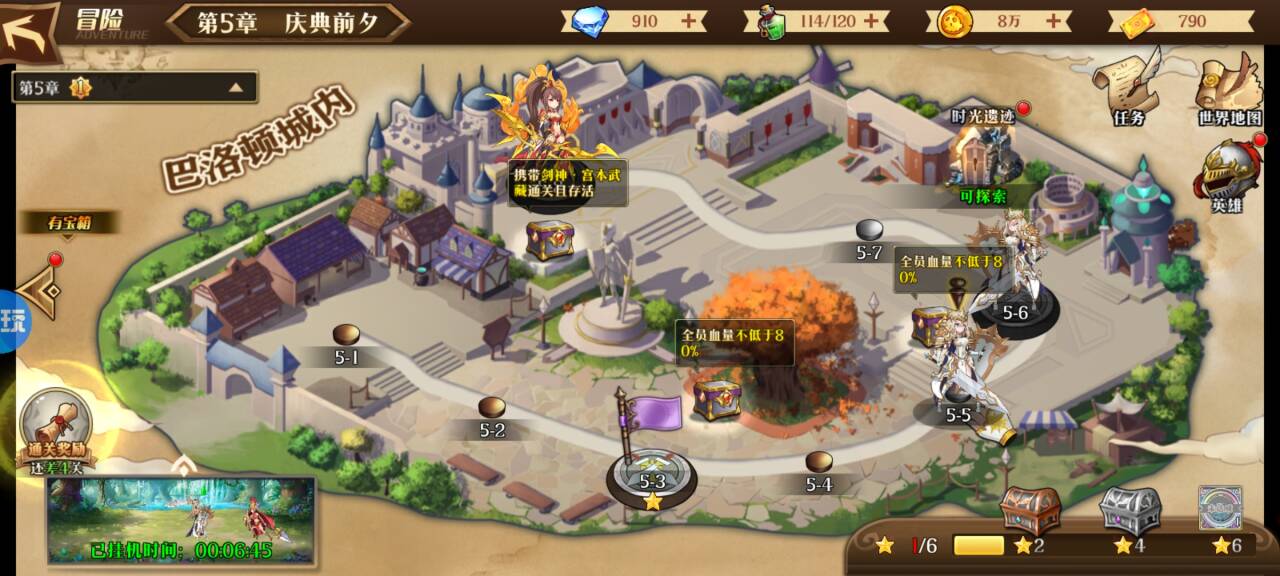Go to previous chapter with left arrow
This screenshot has height=576, width=1280.
pyautogui.click(x=42, y=290)
